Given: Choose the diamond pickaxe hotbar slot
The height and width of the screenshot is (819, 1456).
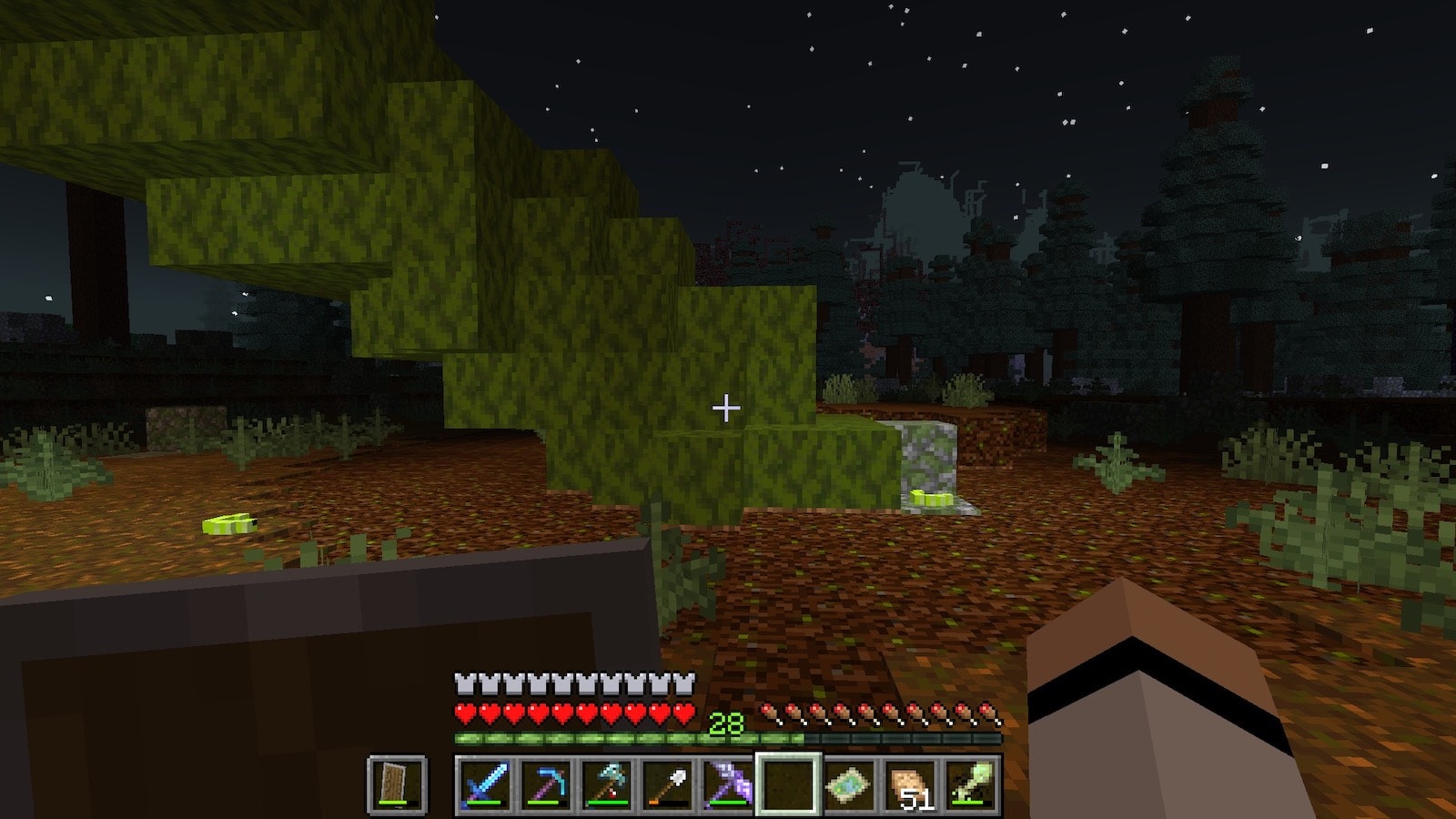Looking at the screenshot, I should 545,784.
